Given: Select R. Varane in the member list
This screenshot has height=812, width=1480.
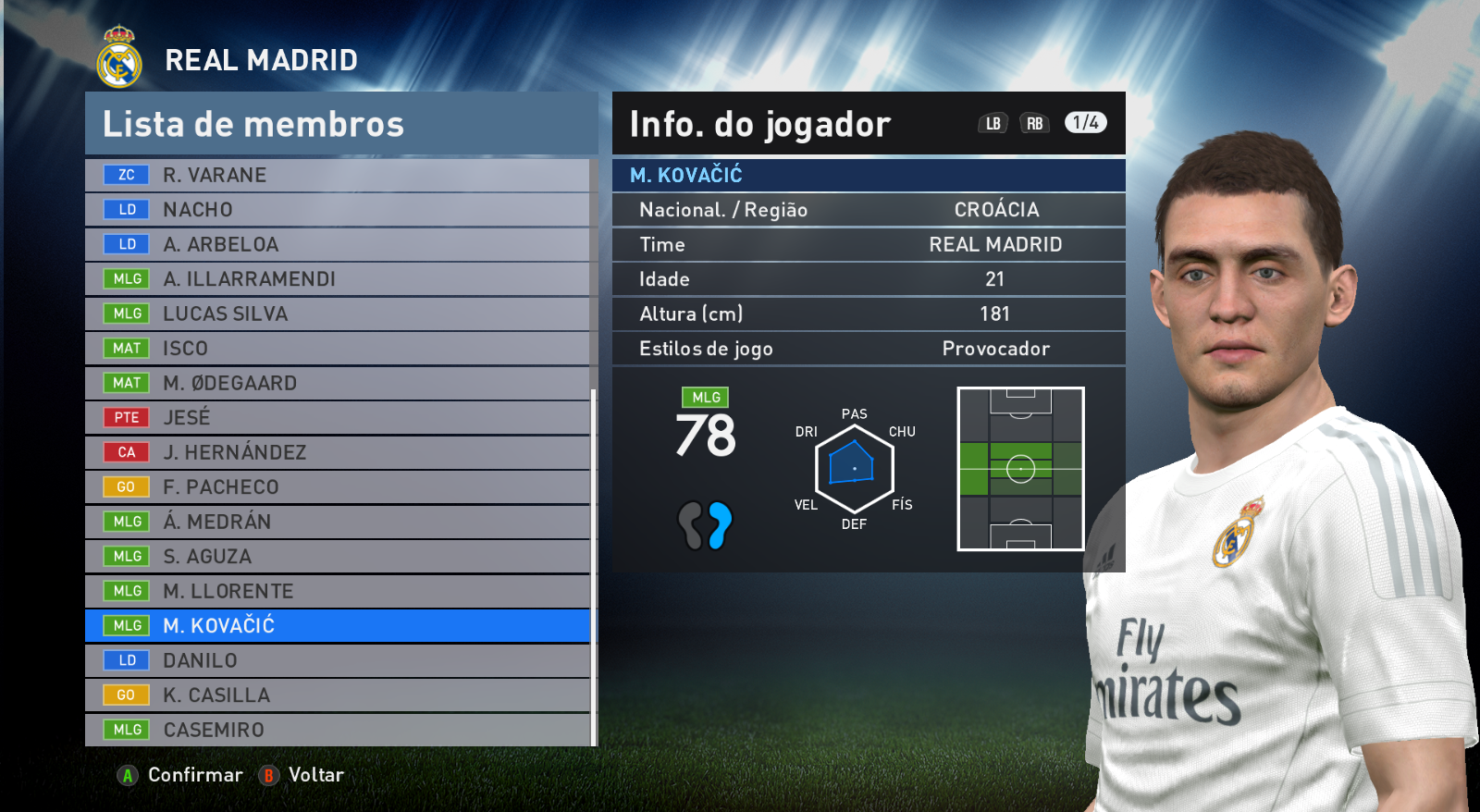Looking at the screenshot, I should pos(338,175).
